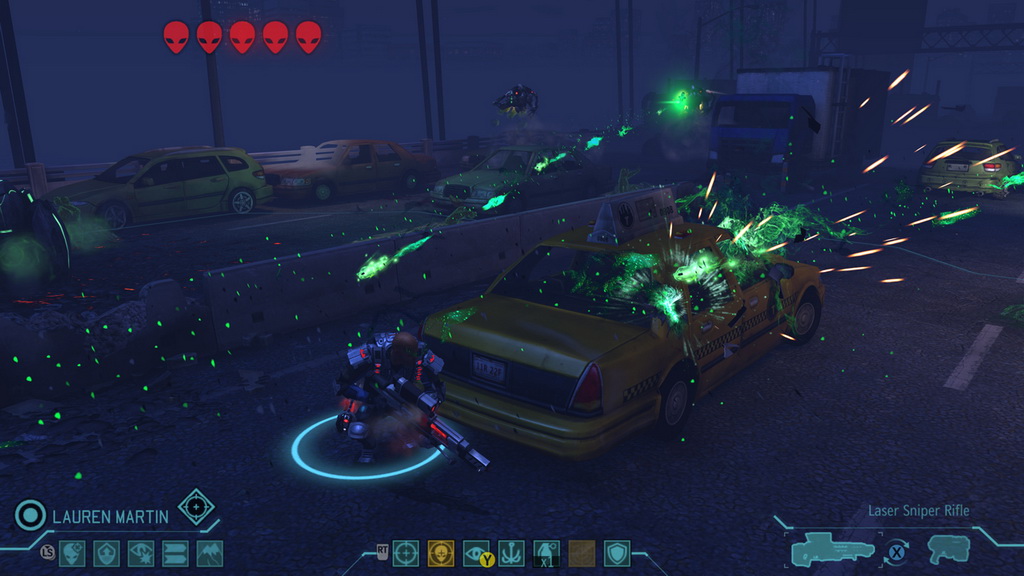Click the sniper class diamond emblem
The height and width of the screenshot is (576, 1024).
tap(196, 507)
